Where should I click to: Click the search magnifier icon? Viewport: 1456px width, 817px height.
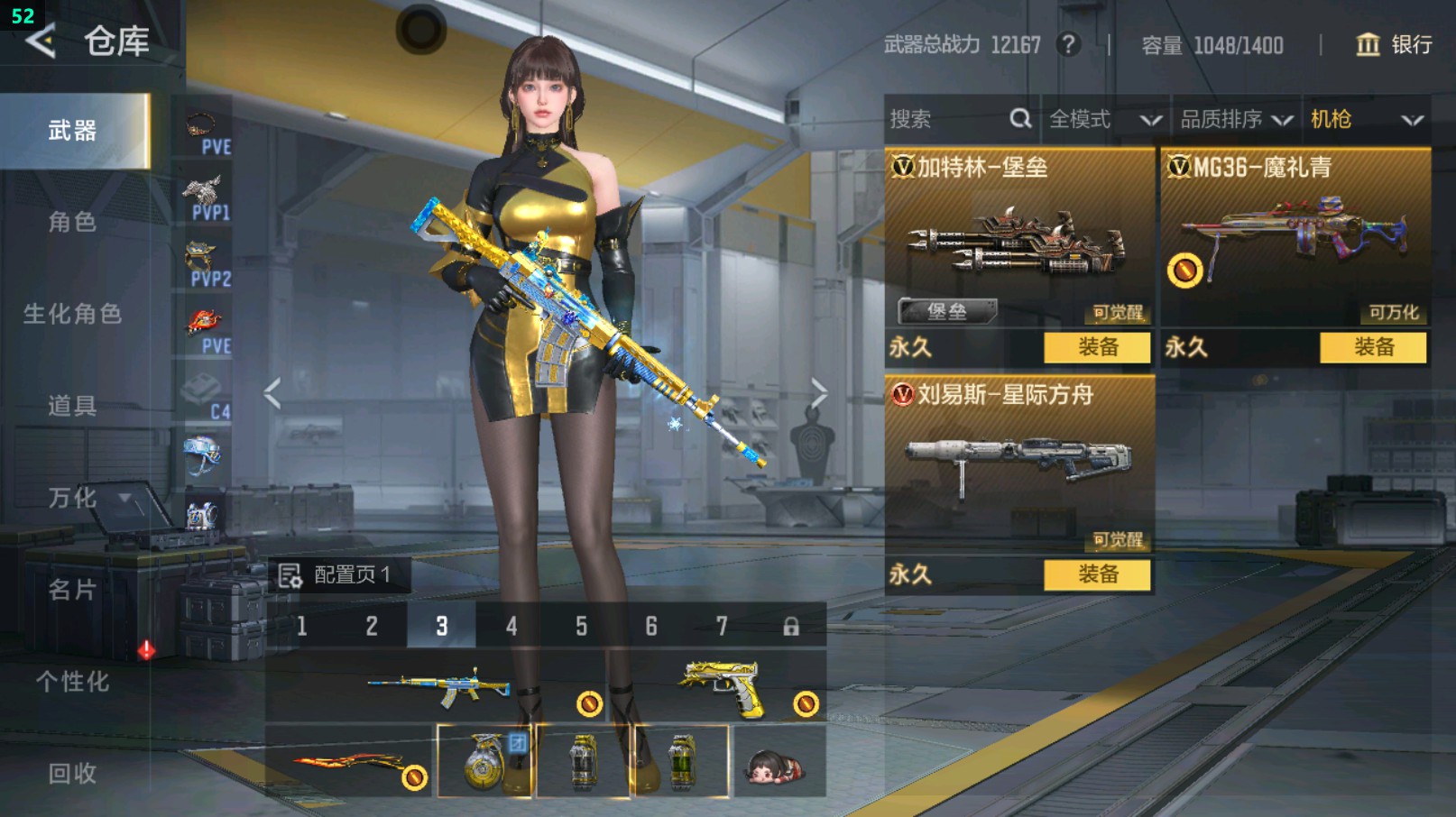tap(1020, 118)
